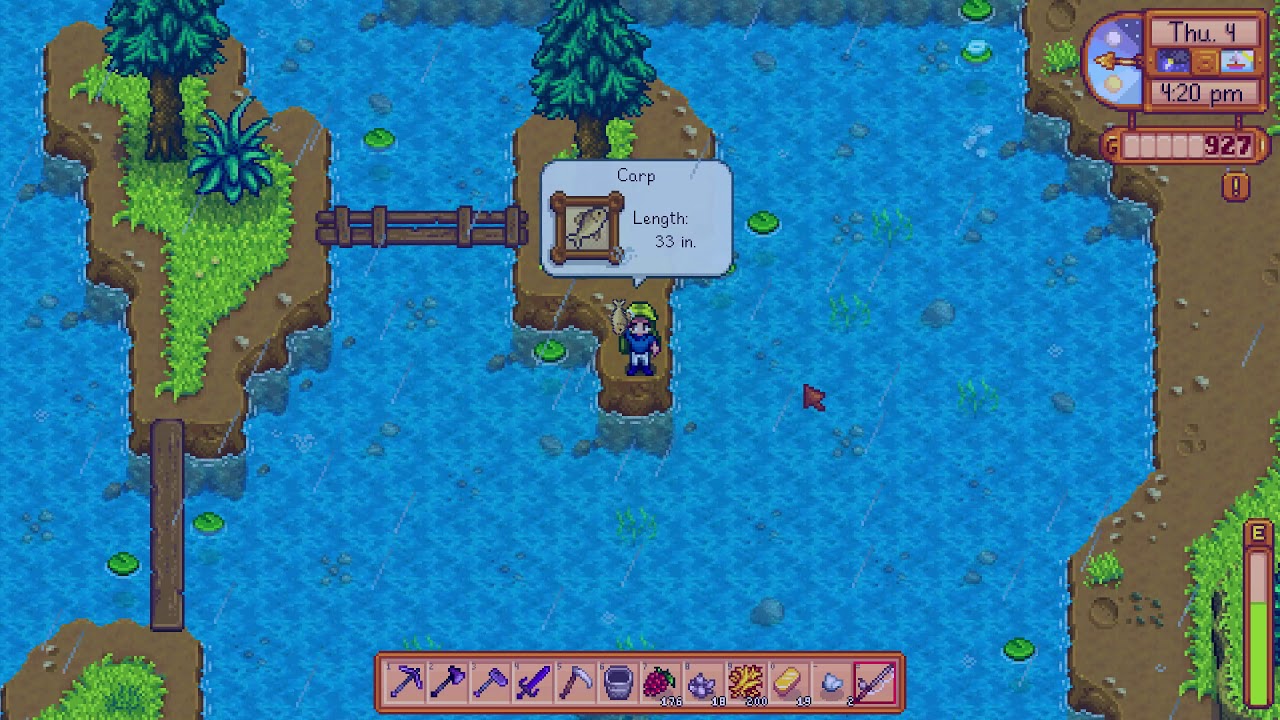1280x720 pixels.
Task: Click the rainy weather icon on the HUD
Action: (1237, 62)
